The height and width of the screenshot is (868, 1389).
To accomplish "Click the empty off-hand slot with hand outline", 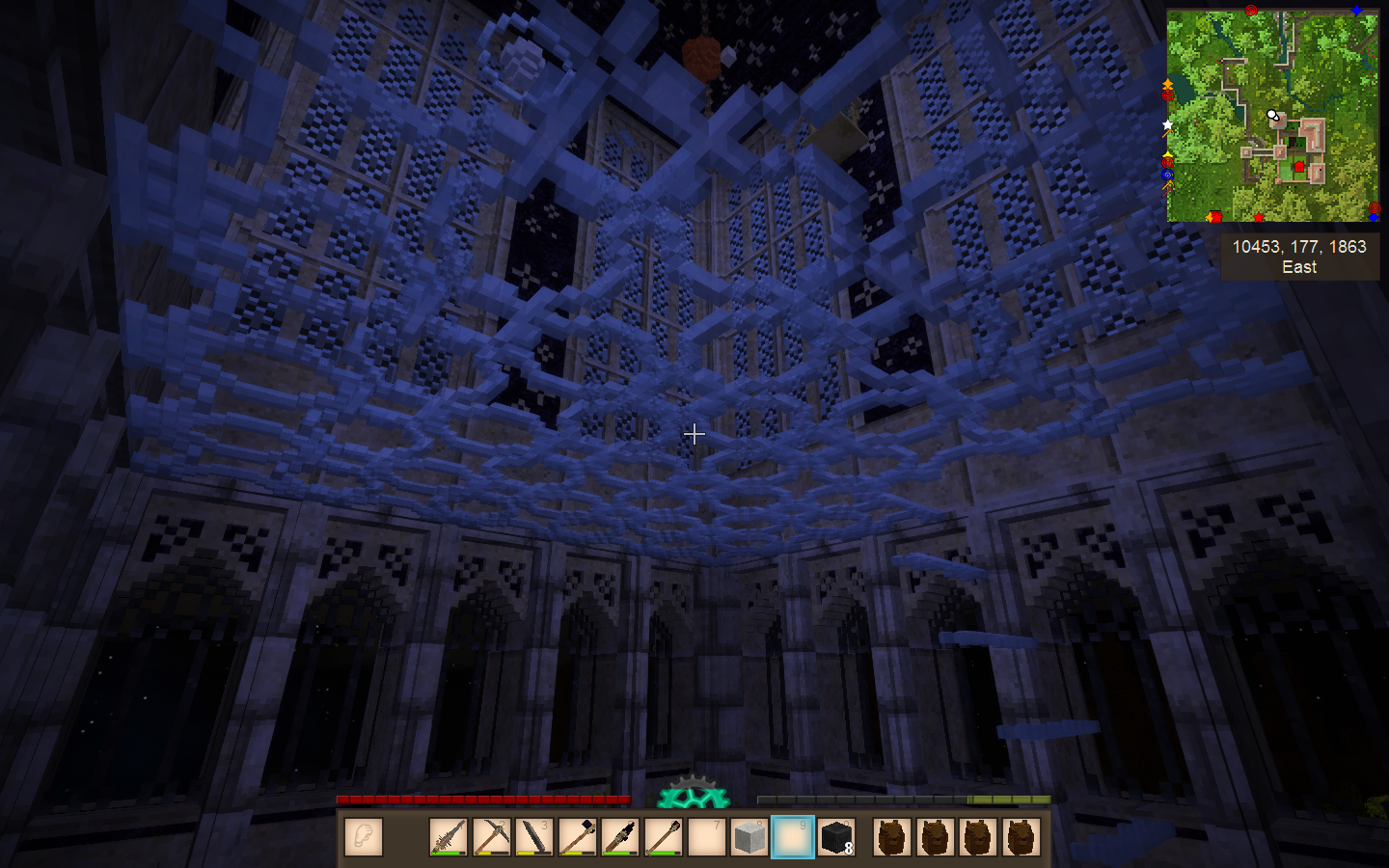I will (x=364, y=837).
